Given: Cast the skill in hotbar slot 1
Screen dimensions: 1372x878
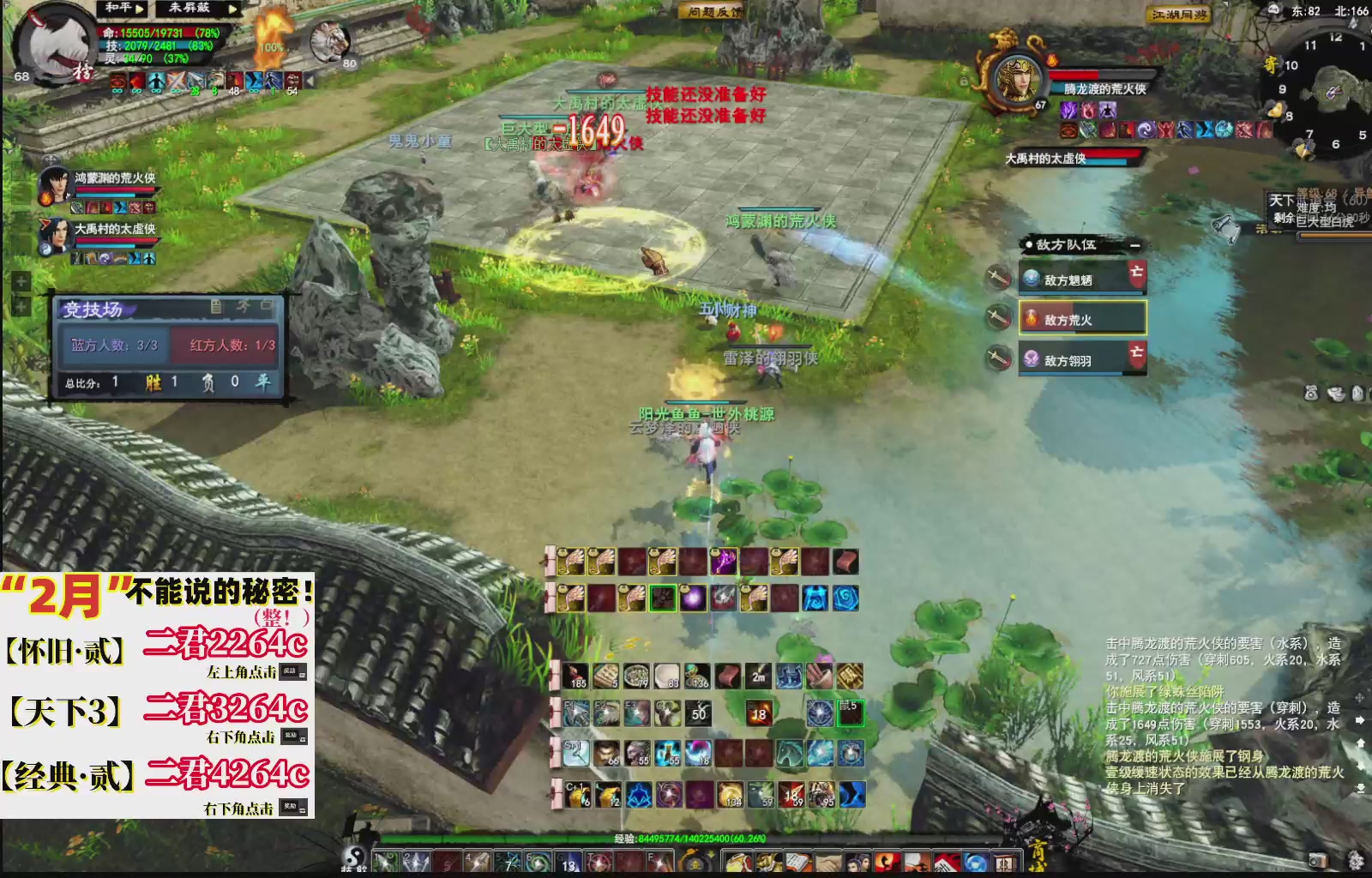Looking at the screenshot, I should pyautogui.click(x=384, y=860).
